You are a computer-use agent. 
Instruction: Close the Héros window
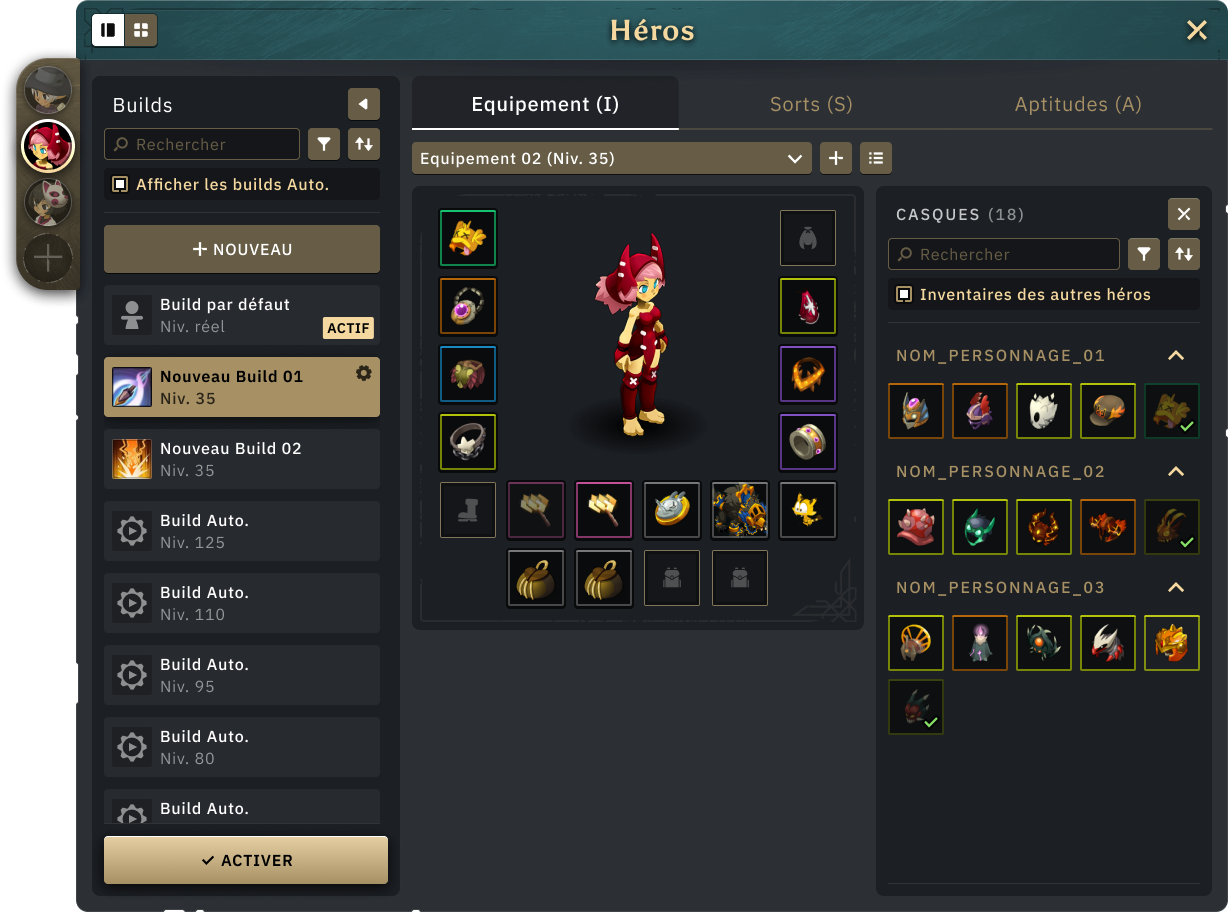tap(1196, 31)
